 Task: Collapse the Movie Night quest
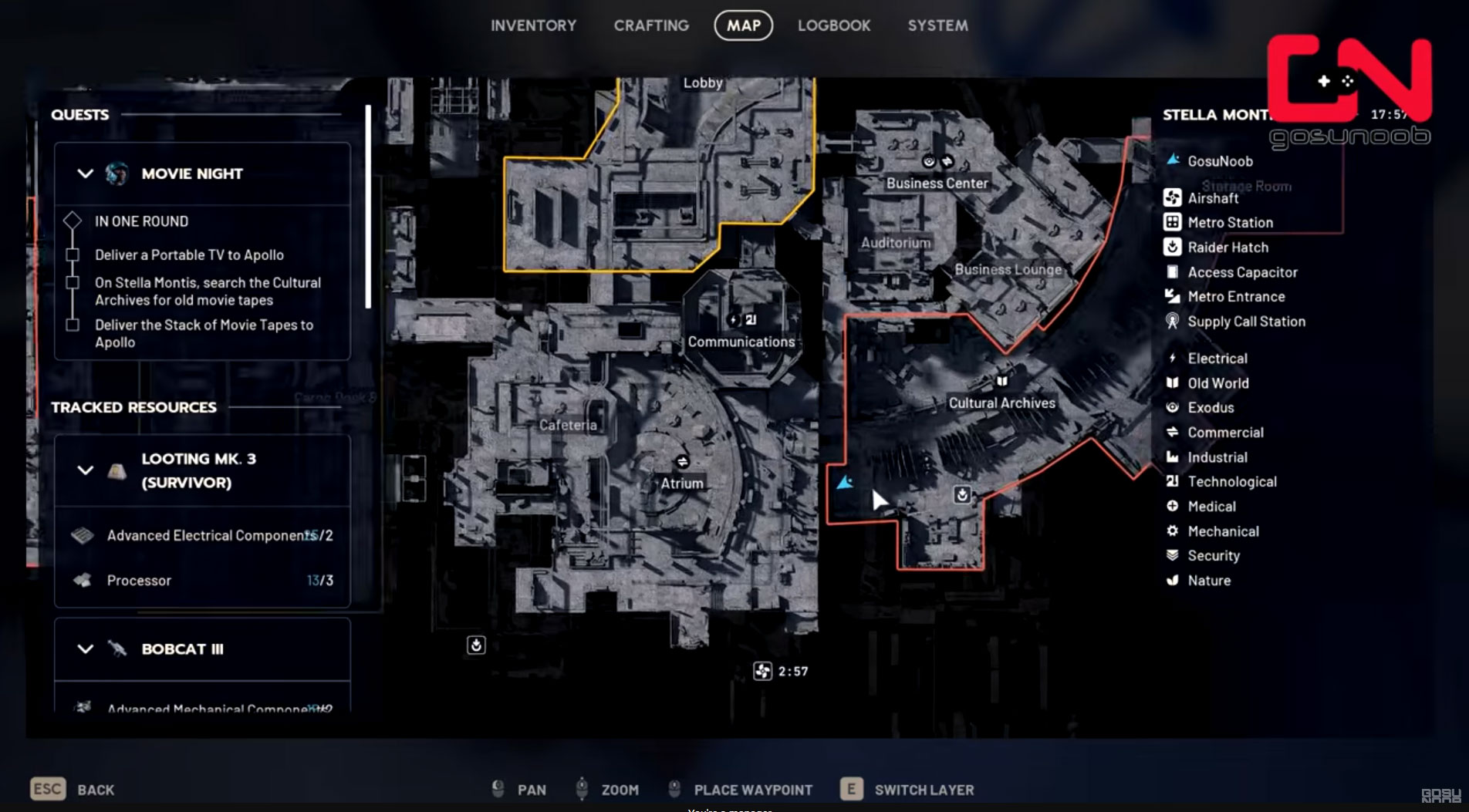tap(86, 174)
